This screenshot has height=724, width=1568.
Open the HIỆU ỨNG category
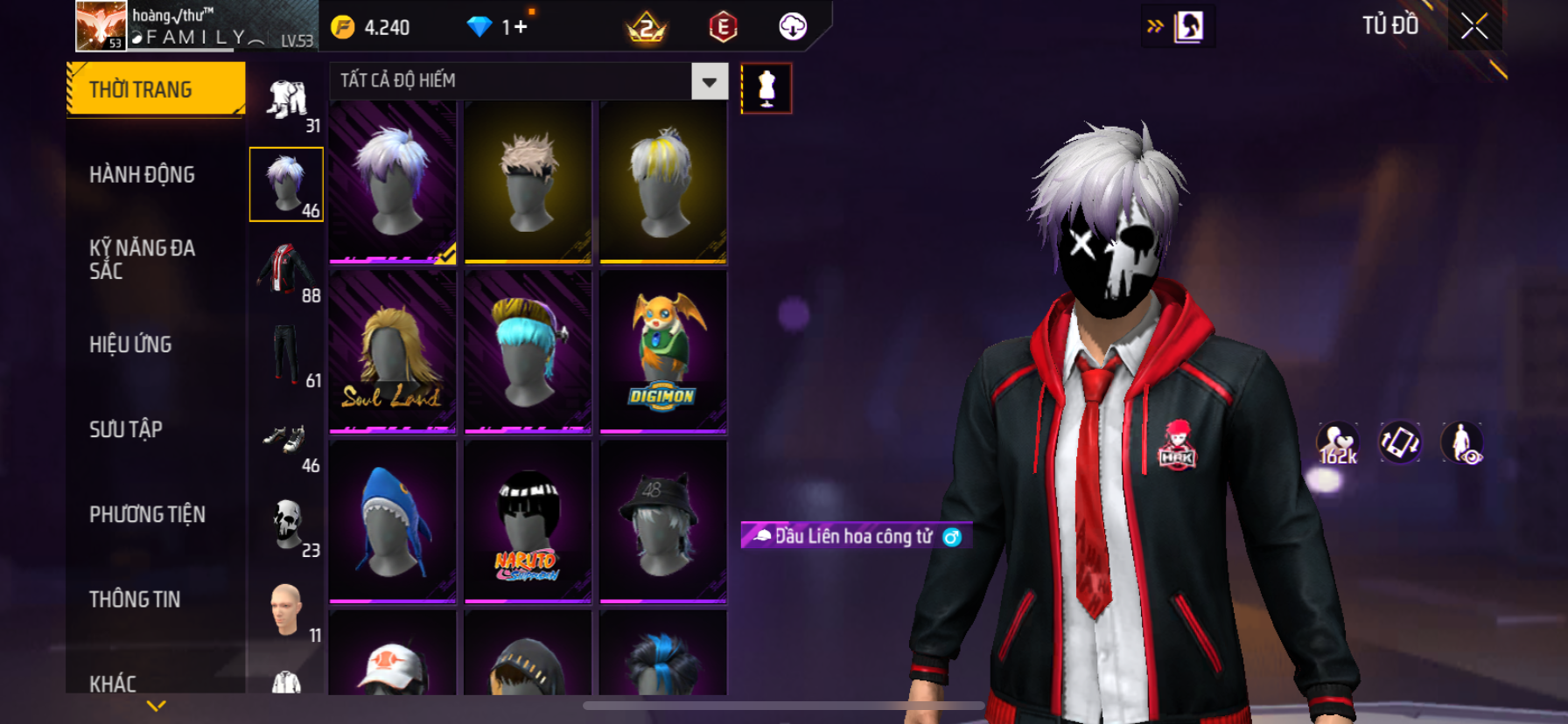click(x=131, y=345)
